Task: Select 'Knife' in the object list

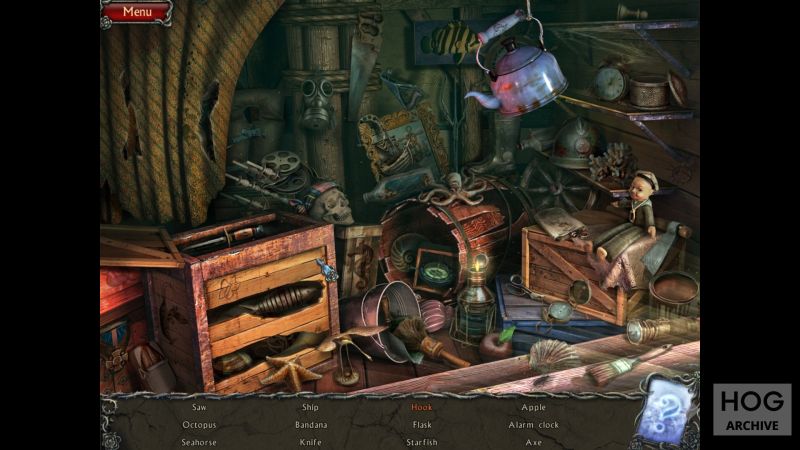Action: 310,441
